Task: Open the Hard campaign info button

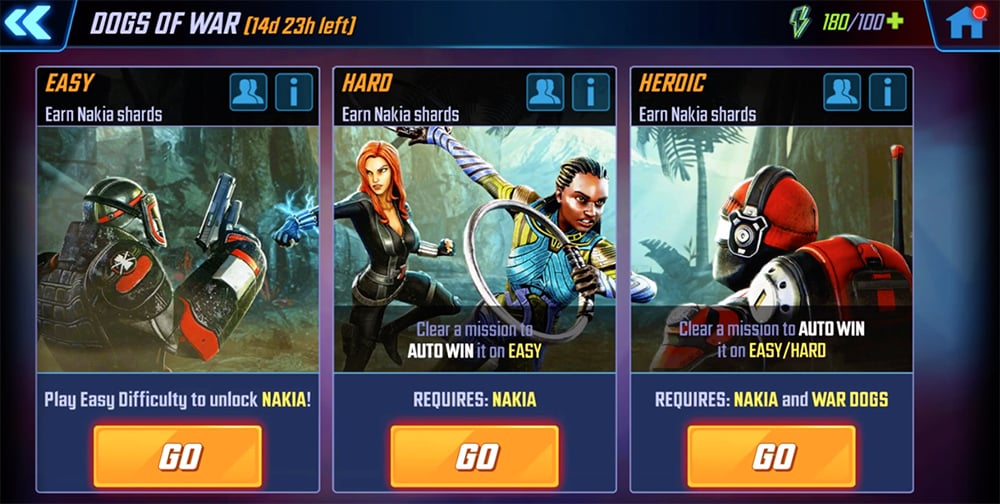Action: pos(591,92)
